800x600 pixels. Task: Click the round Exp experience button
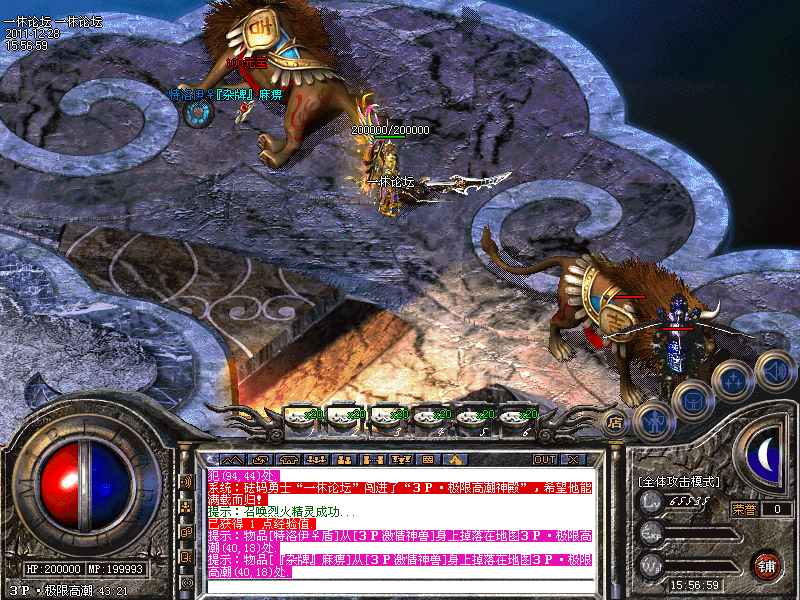click(652, 532)
